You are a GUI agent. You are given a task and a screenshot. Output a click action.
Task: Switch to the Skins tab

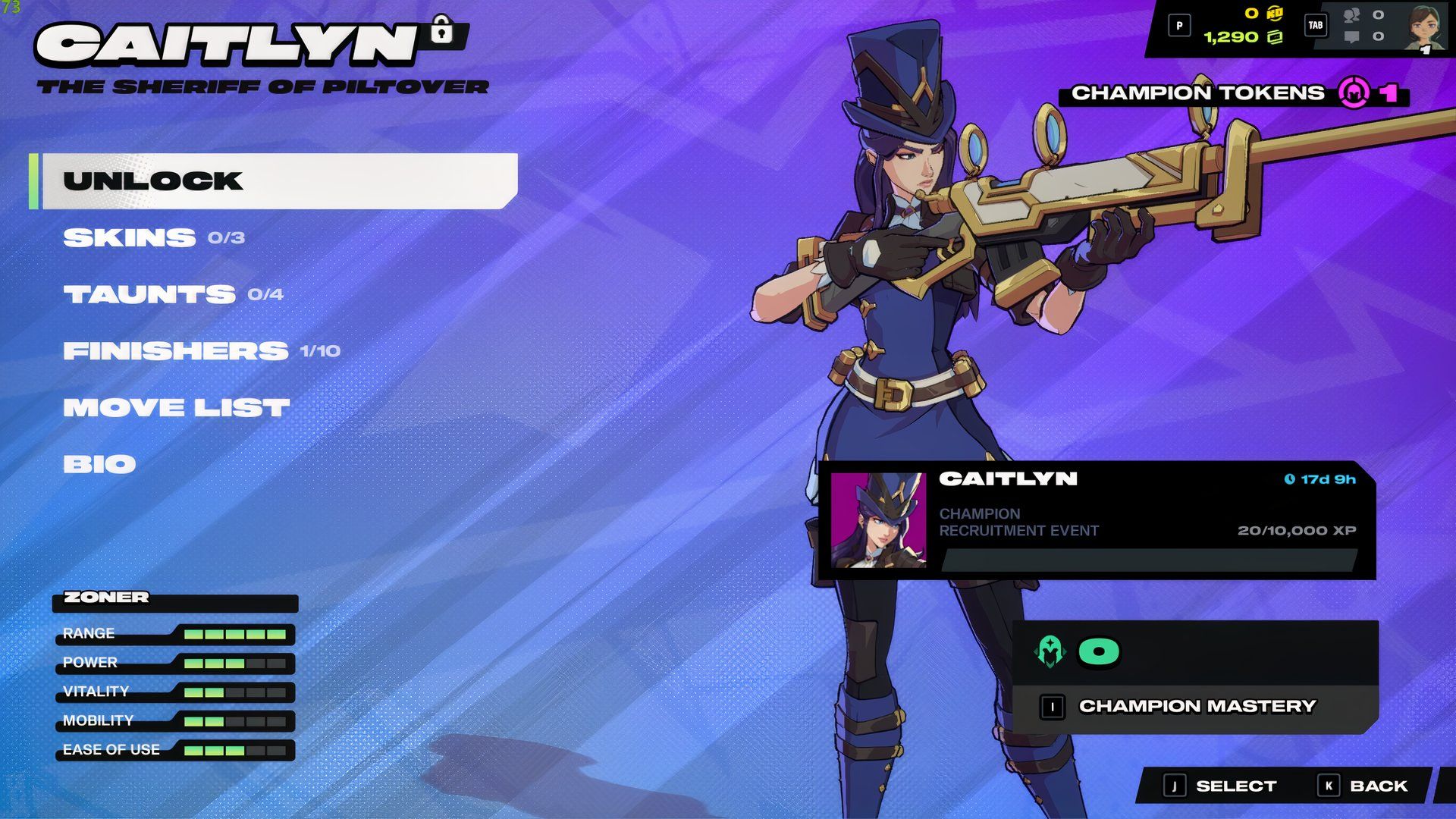129,237
